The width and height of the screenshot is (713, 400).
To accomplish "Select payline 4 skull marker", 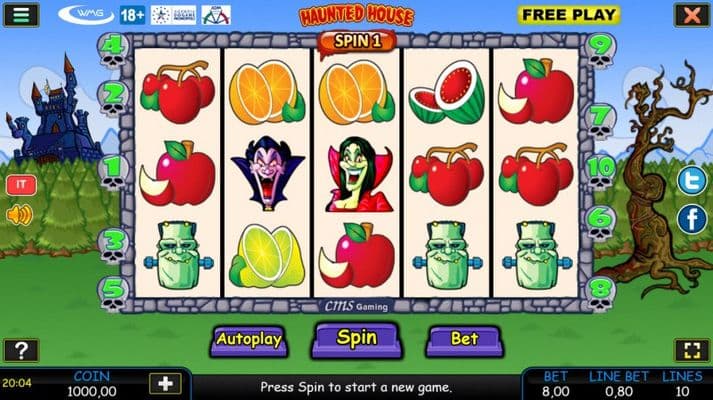I will point(113,47).
